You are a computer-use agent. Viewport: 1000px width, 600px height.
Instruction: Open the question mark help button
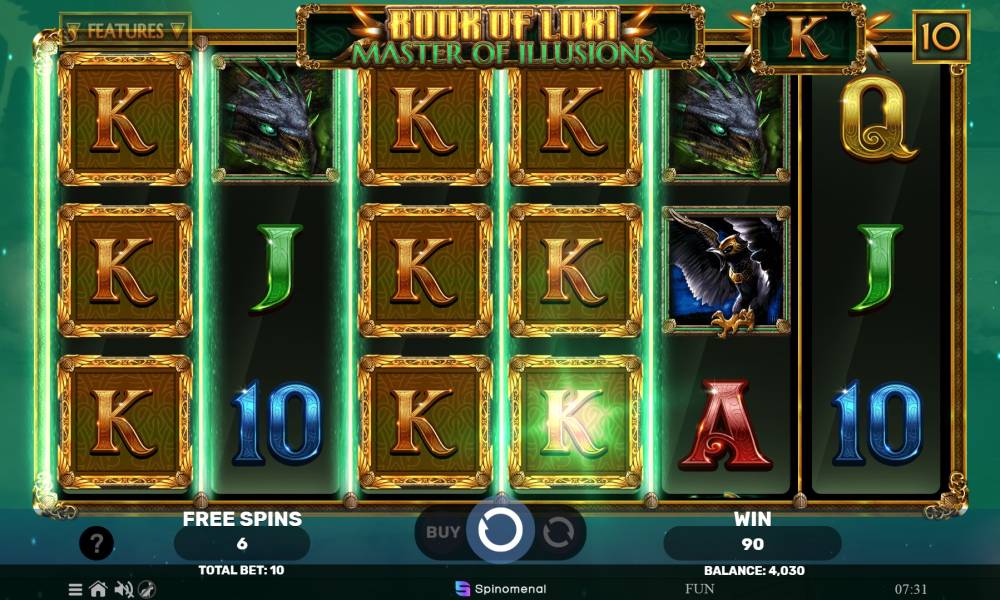96,544
